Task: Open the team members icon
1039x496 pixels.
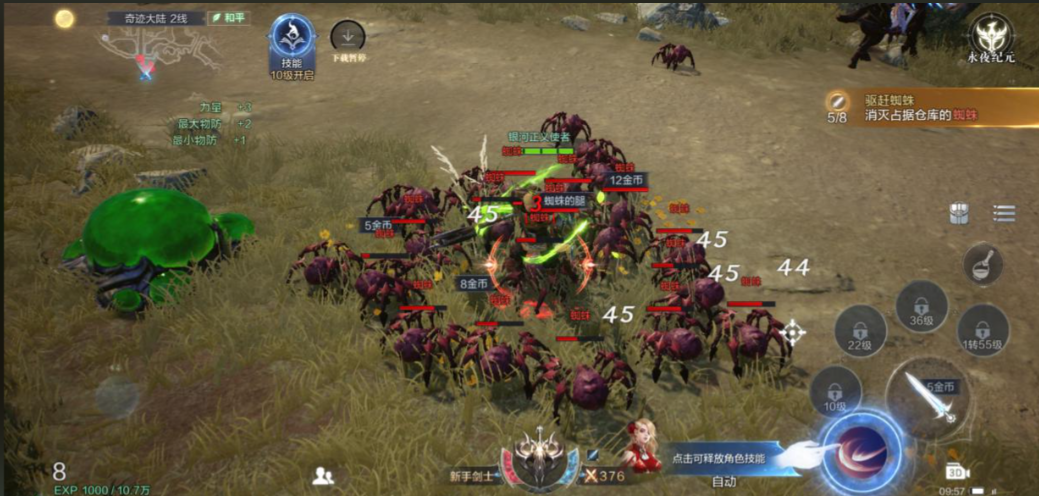Action: (322, 475)
